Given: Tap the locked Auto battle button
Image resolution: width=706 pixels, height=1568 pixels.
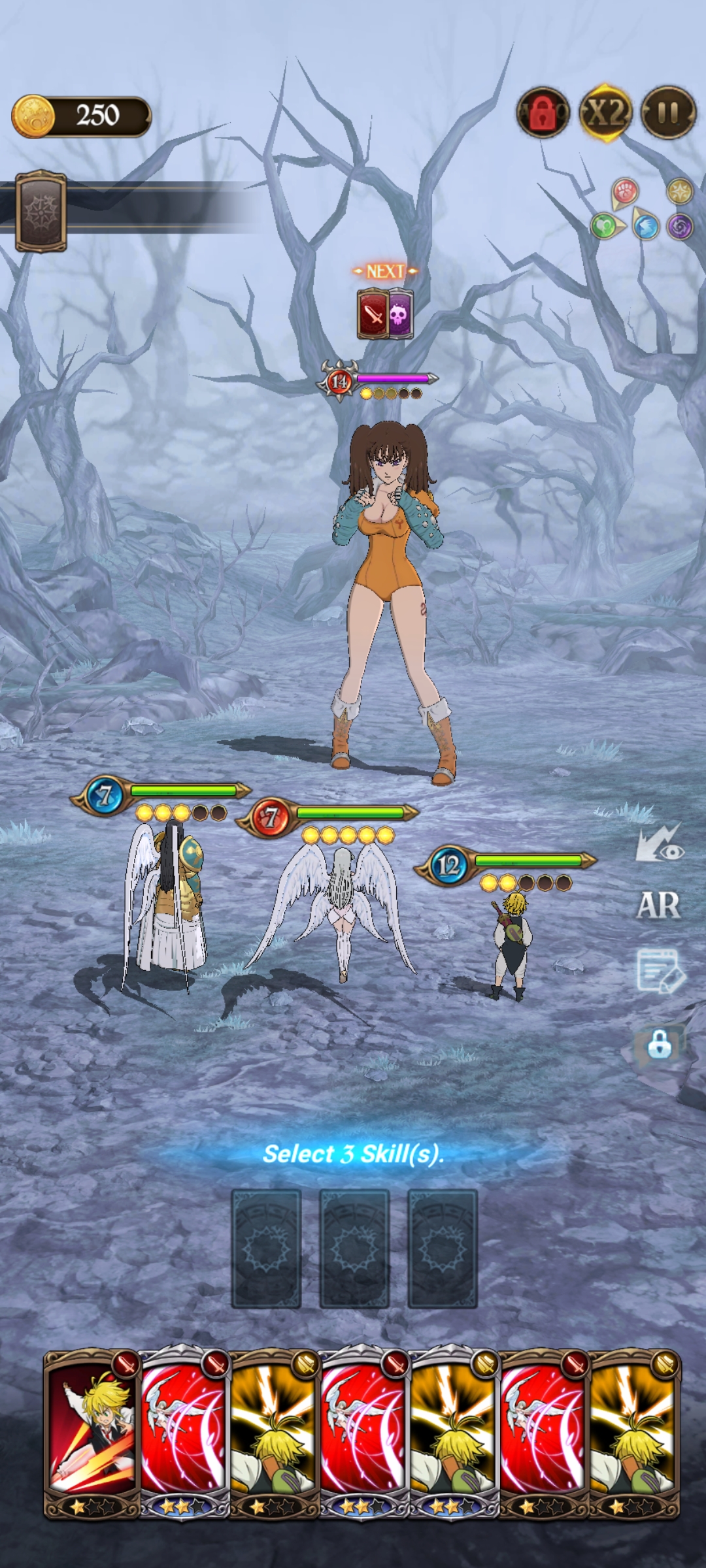Looking at the screenshot, I should point(543,113).
